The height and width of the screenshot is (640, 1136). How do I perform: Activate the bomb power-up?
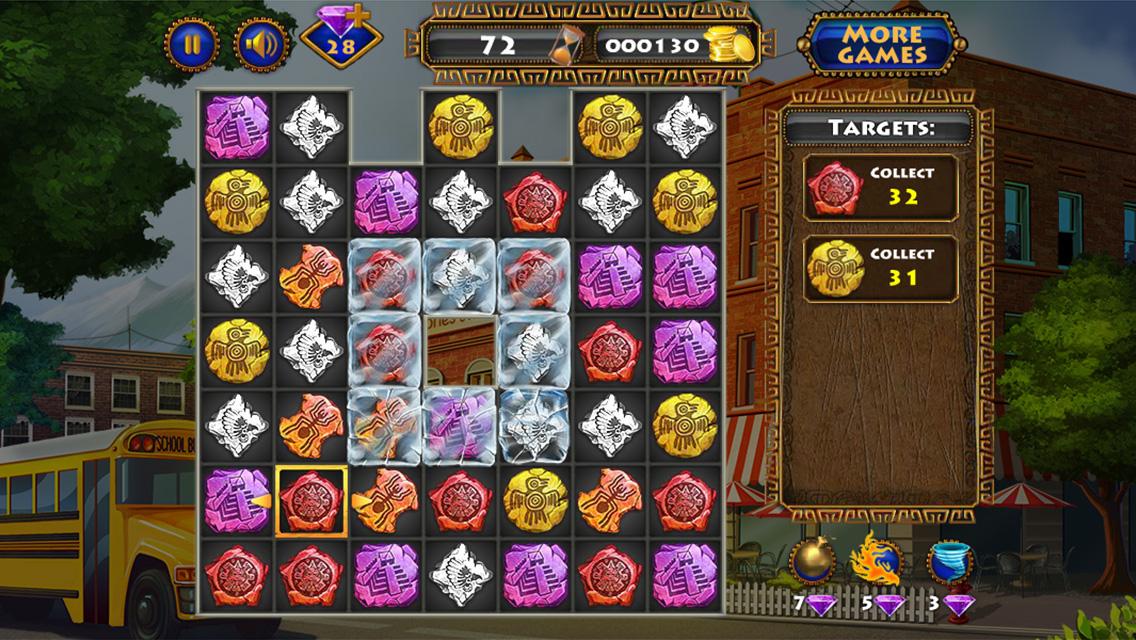point(810,561)
